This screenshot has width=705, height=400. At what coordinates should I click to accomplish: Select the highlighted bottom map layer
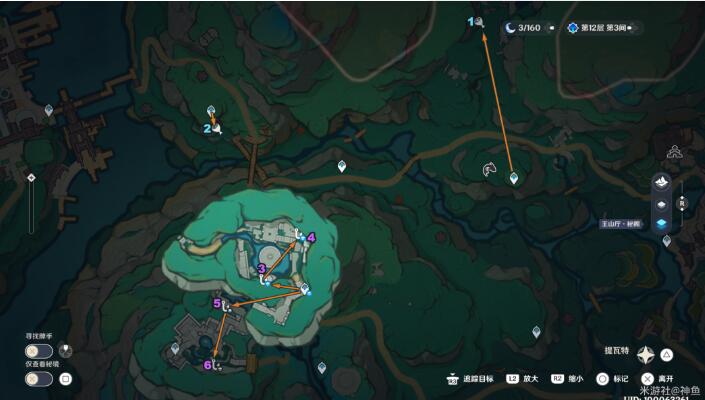[x=662, y=224]
